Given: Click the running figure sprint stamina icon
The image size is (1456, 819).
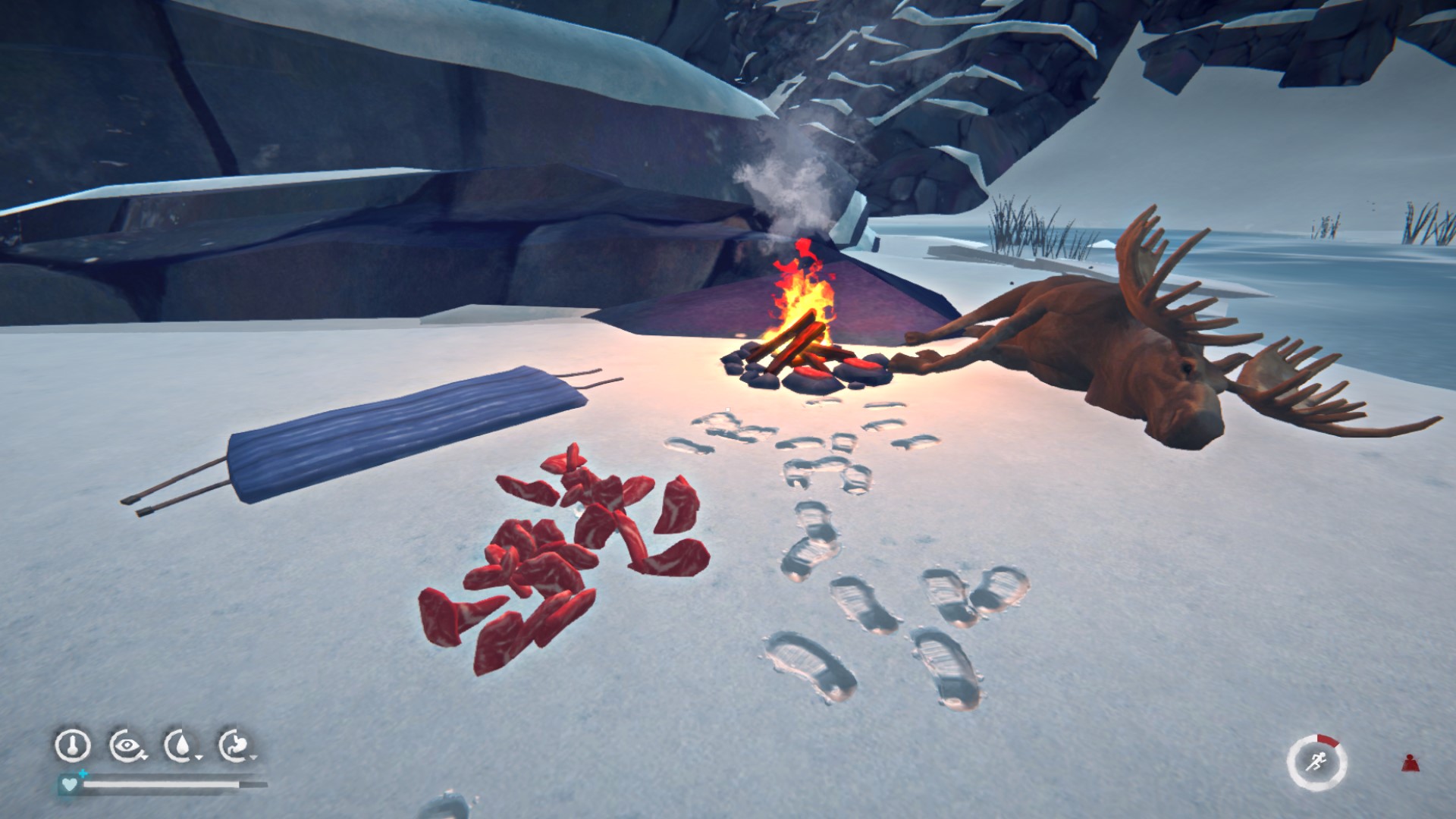Looking at the screenshot, I should [1316, 761].
